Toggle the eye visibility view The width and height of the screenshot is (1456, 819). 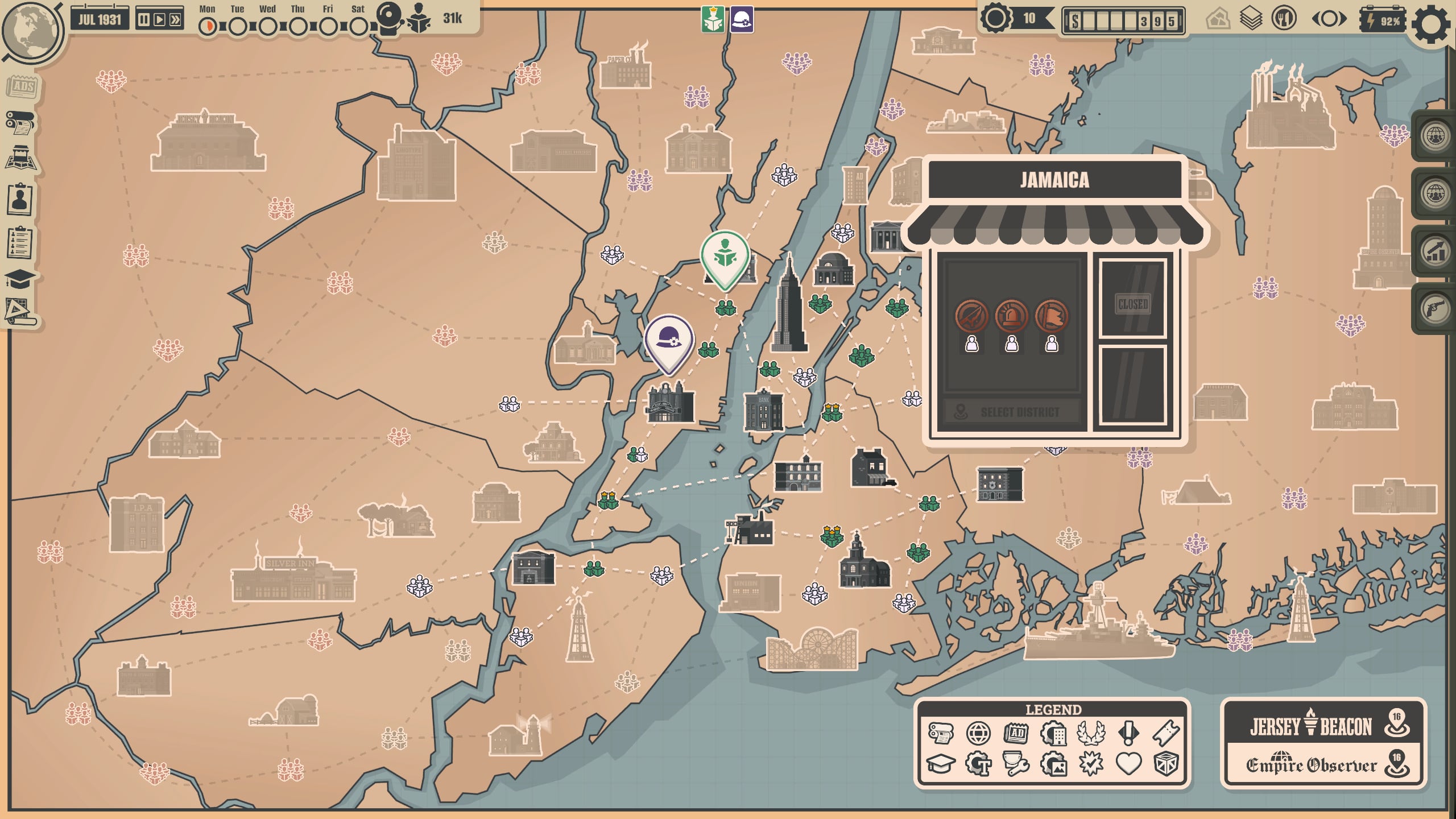coord(1329,20)
